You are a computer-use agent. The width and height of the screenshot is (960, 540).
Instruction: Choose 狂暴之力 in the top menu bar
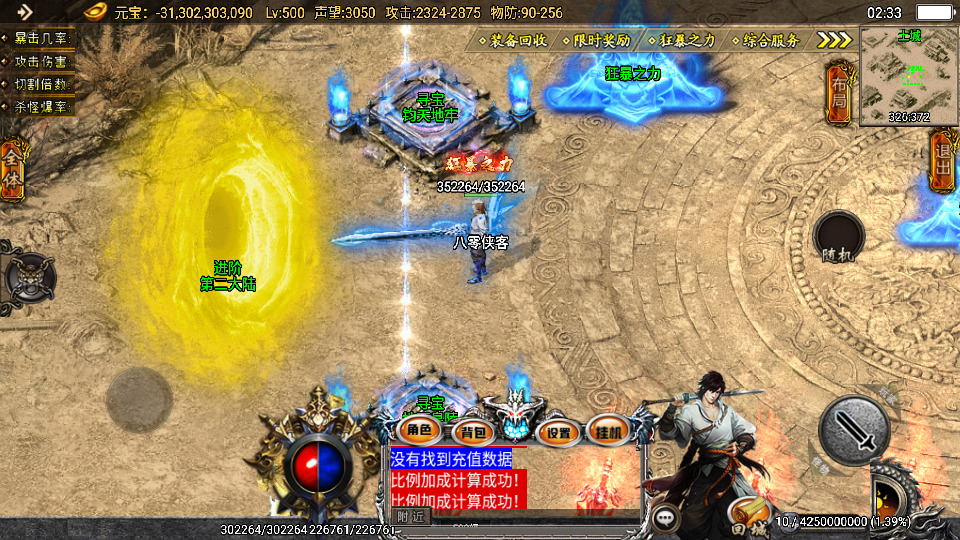pos(682,41)
